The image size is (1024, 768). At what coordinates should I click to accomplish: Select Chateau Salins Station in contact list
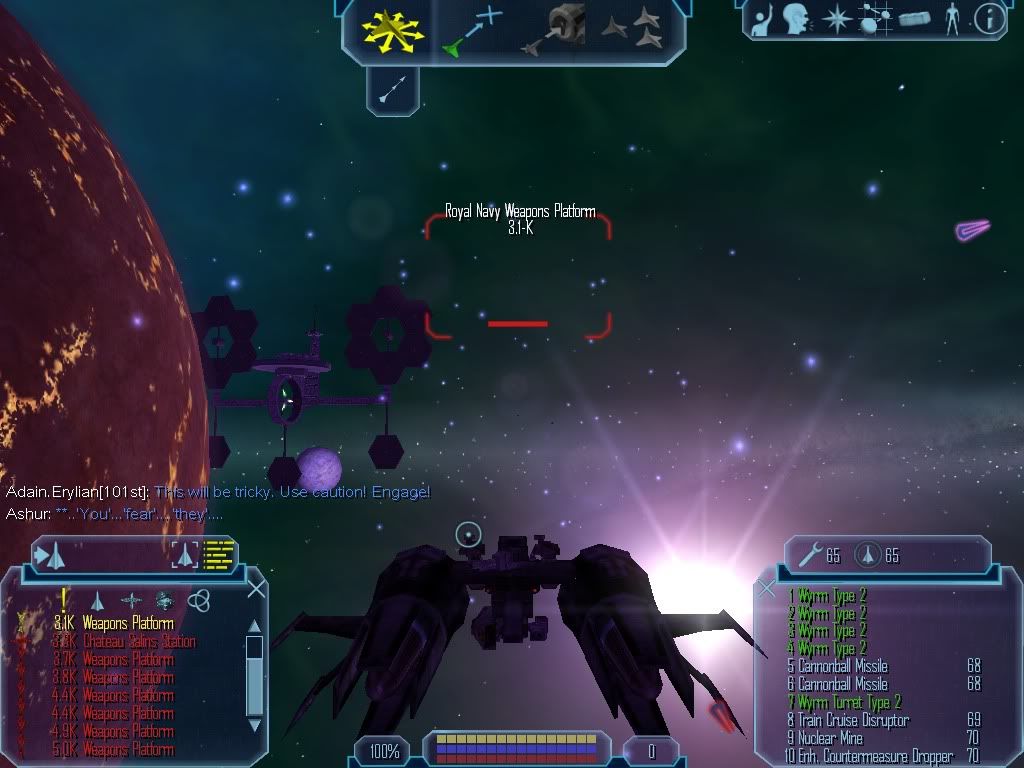click(138, 642)
